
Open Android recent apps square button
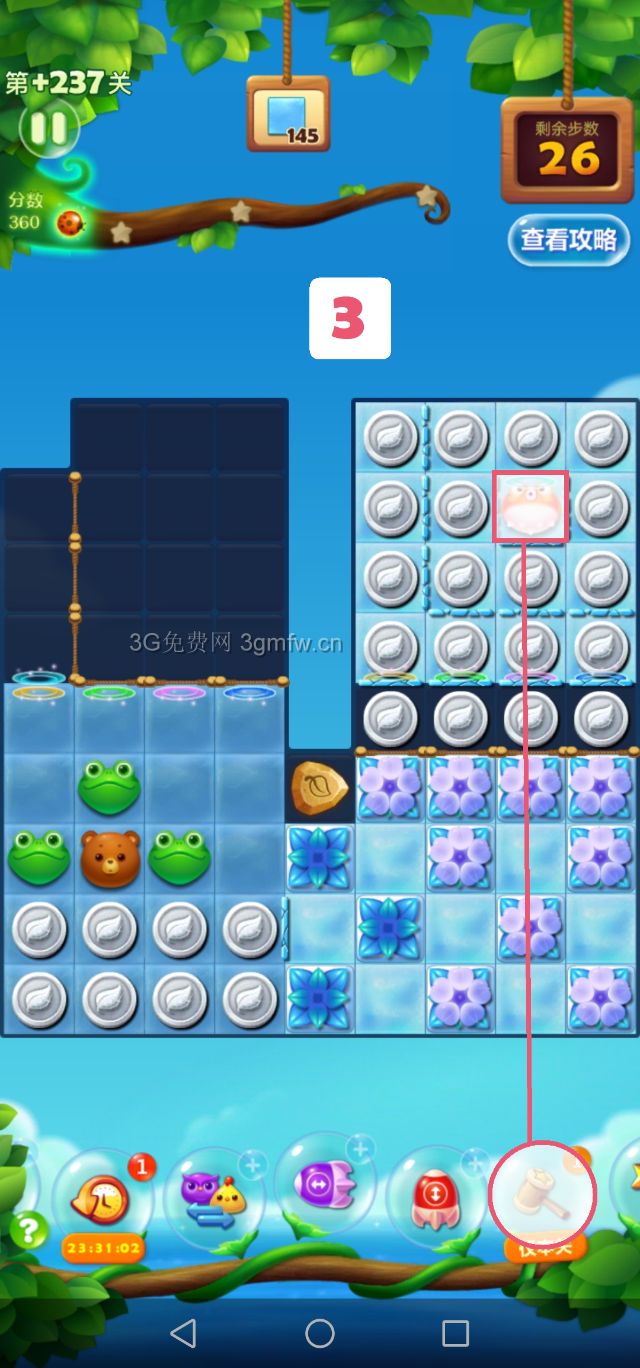click(x=455, y=1332)
